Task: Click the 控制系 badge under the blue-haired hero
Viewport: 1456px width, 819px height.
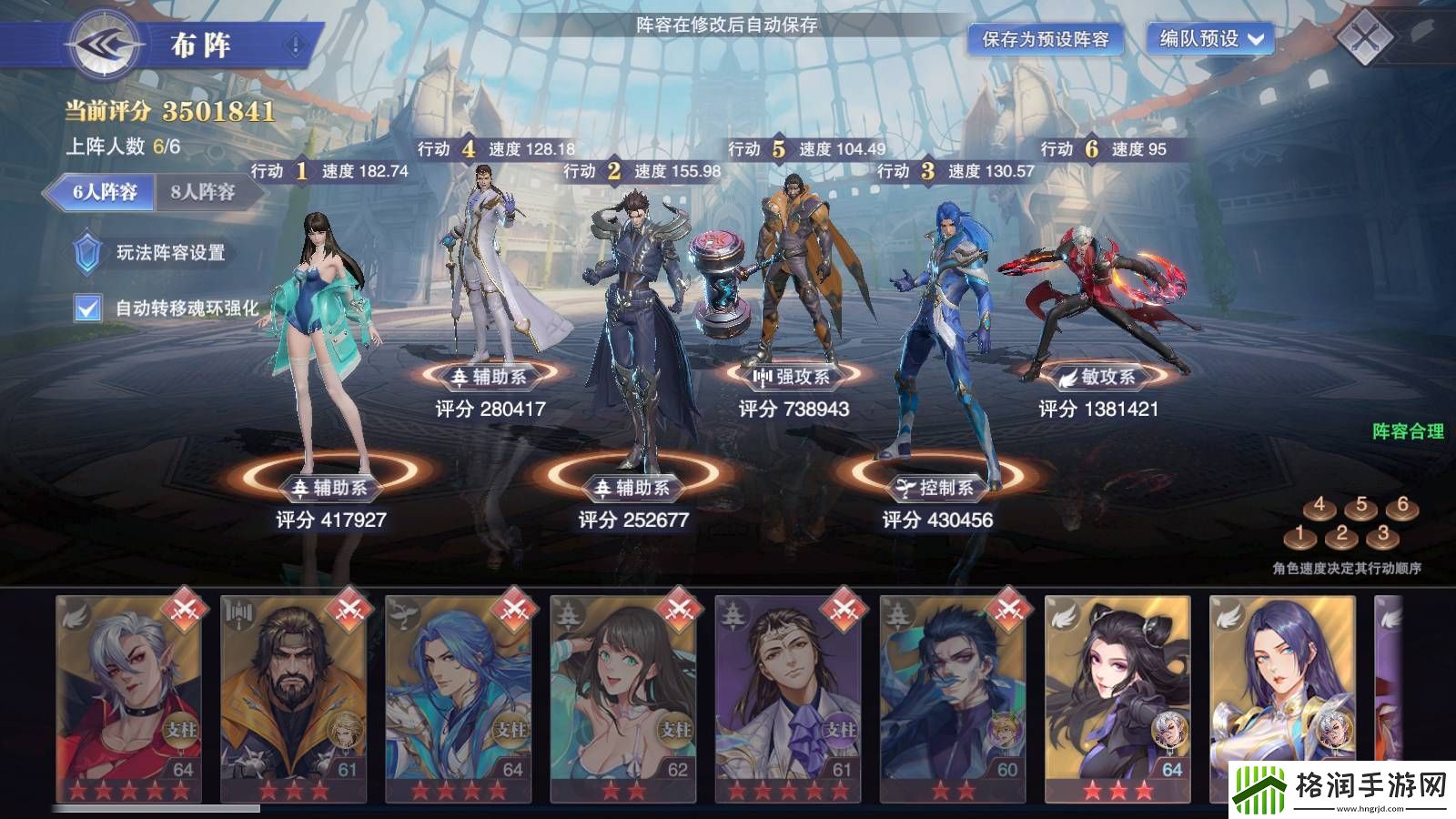Action: click(x=937, y=488)
